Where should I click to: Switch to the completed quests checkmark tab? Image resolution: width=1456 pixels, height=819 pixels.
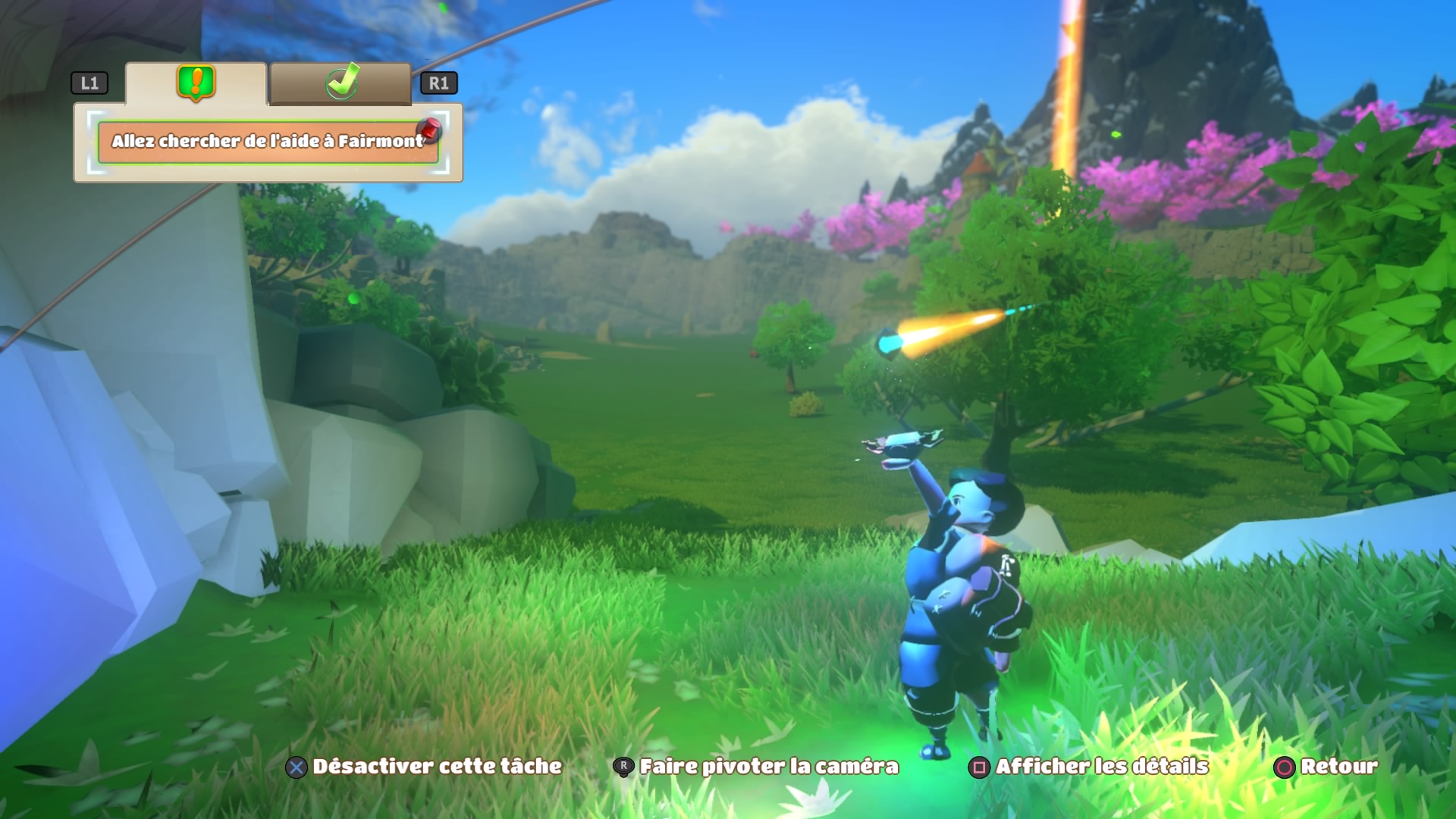(340, 83)
